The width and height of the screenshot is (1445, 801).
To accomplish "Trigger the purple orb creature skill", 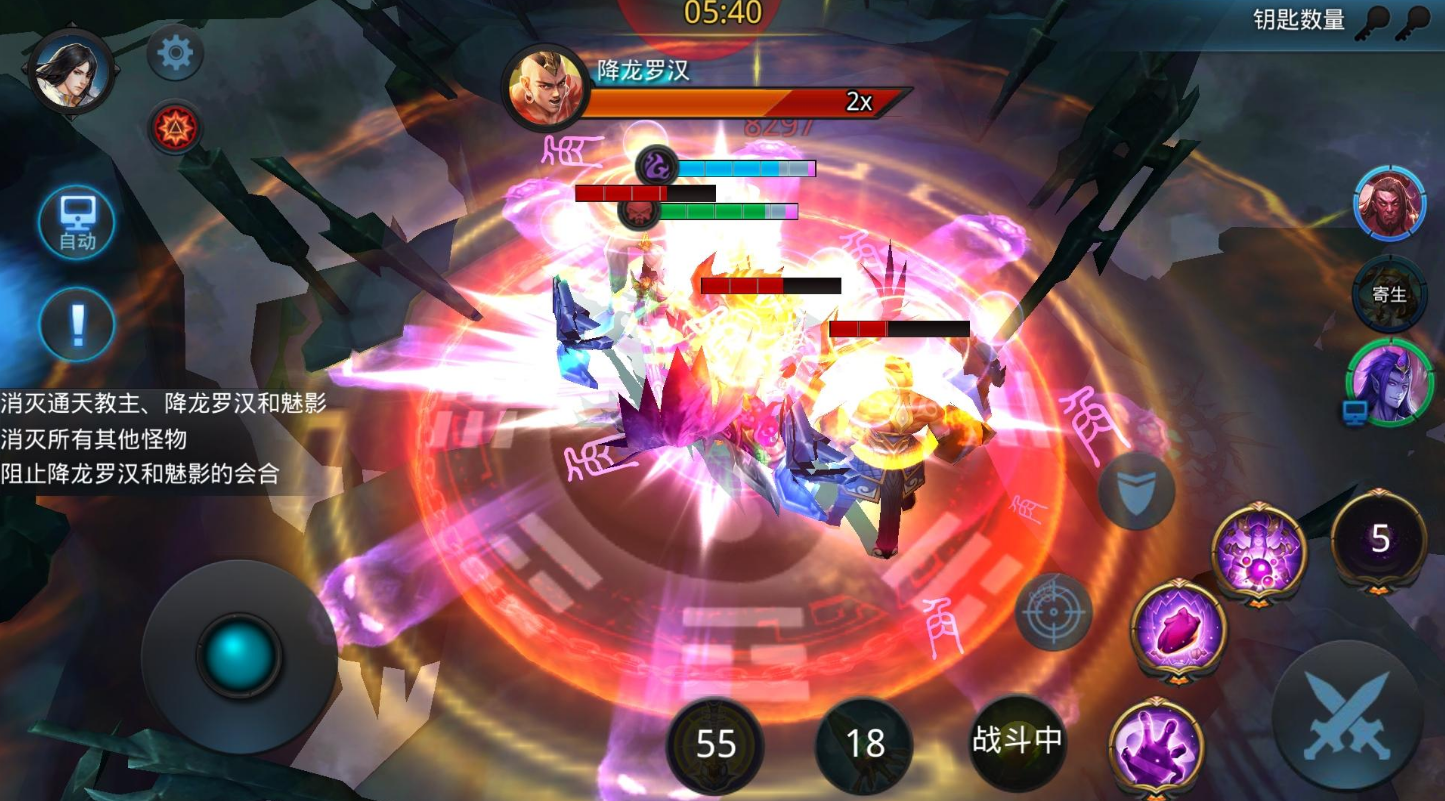I will point(1259,552).
